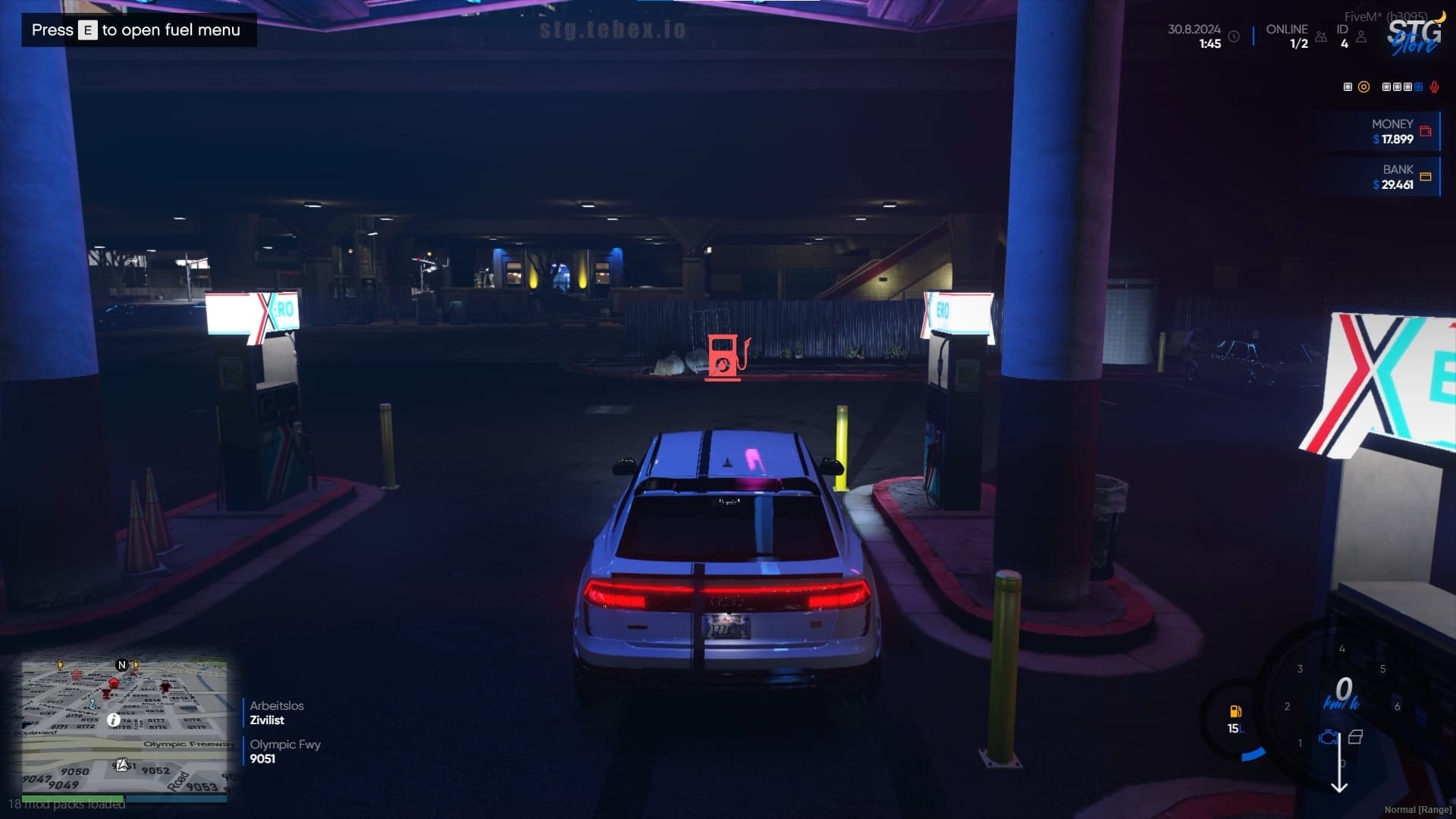Show online players via the group icon
The image size is (1456, 819).
[1321, 36]
